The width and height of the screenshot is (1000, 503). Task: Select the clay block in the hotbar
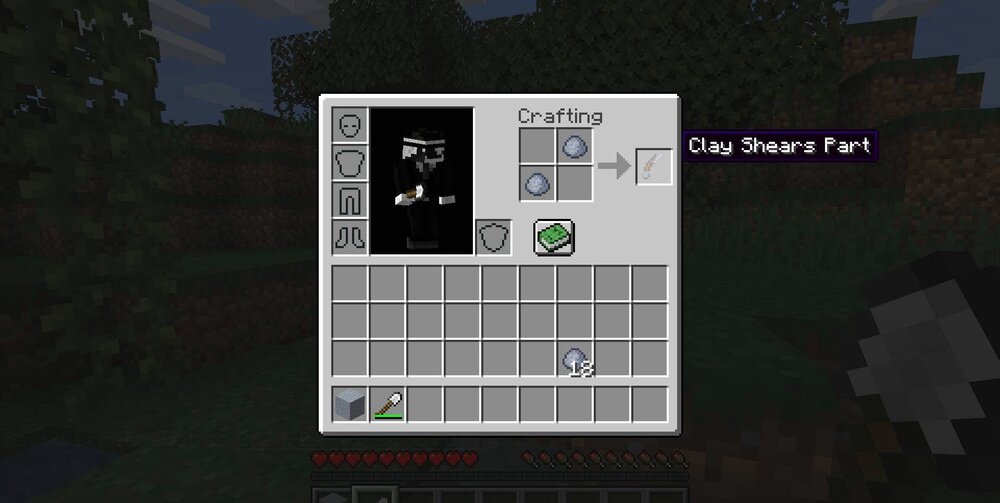click(x=350, y=404)
